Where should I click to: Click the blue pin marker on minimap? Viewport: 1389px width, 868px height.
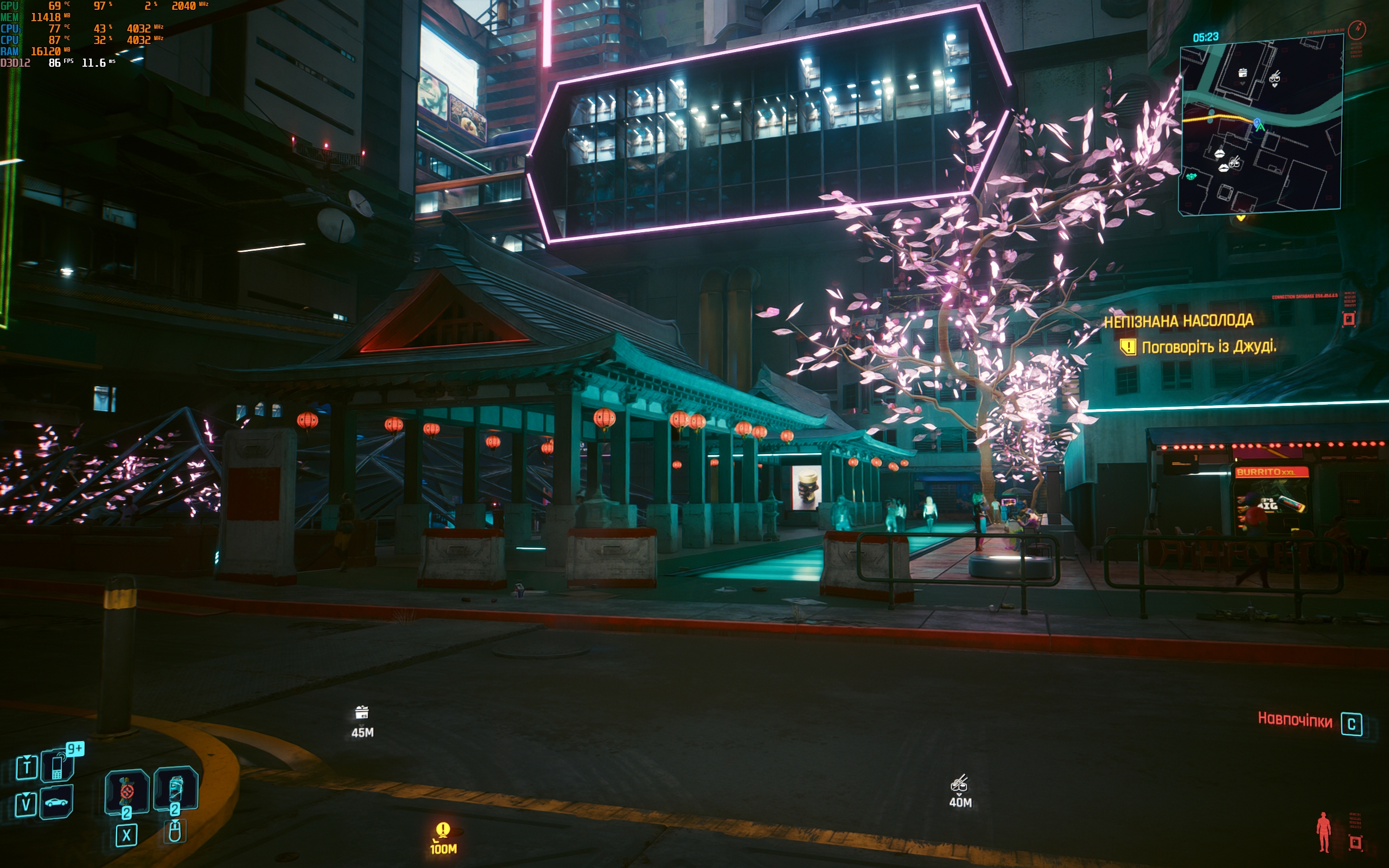[1257, 123]
